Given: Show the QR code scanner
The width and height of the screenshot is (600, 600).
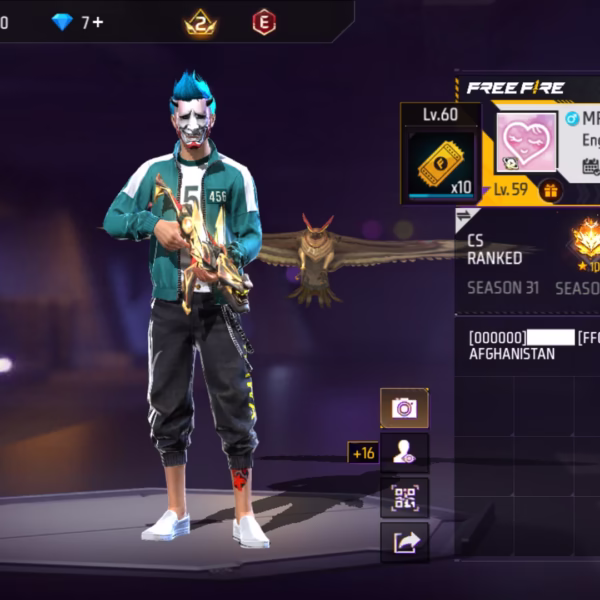Looking at the screenshot, I should (404, 497).
